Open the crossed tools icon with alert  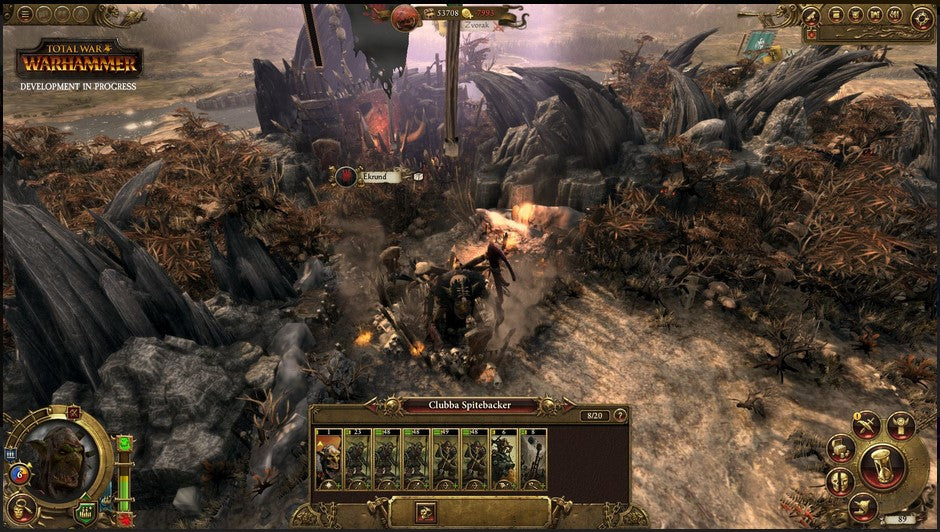tap(867, 424)
